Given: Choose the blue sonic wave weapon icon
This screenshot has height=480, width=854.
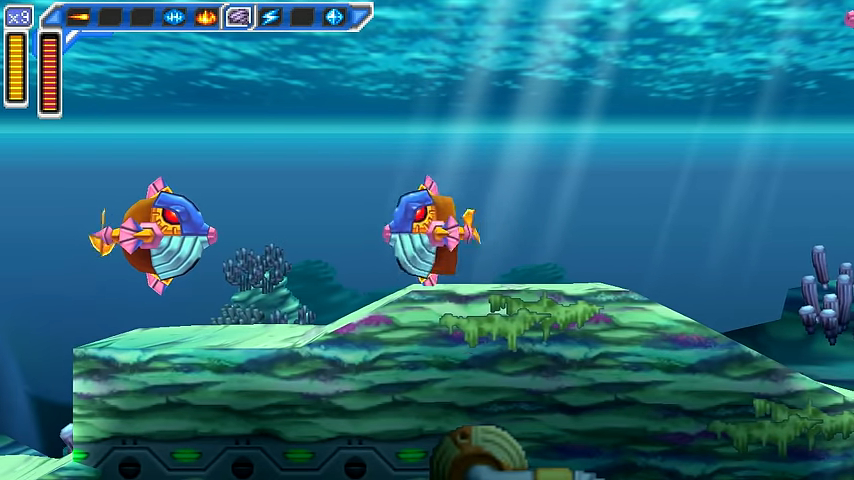Looking at the screenshot, I should point(174,17).
